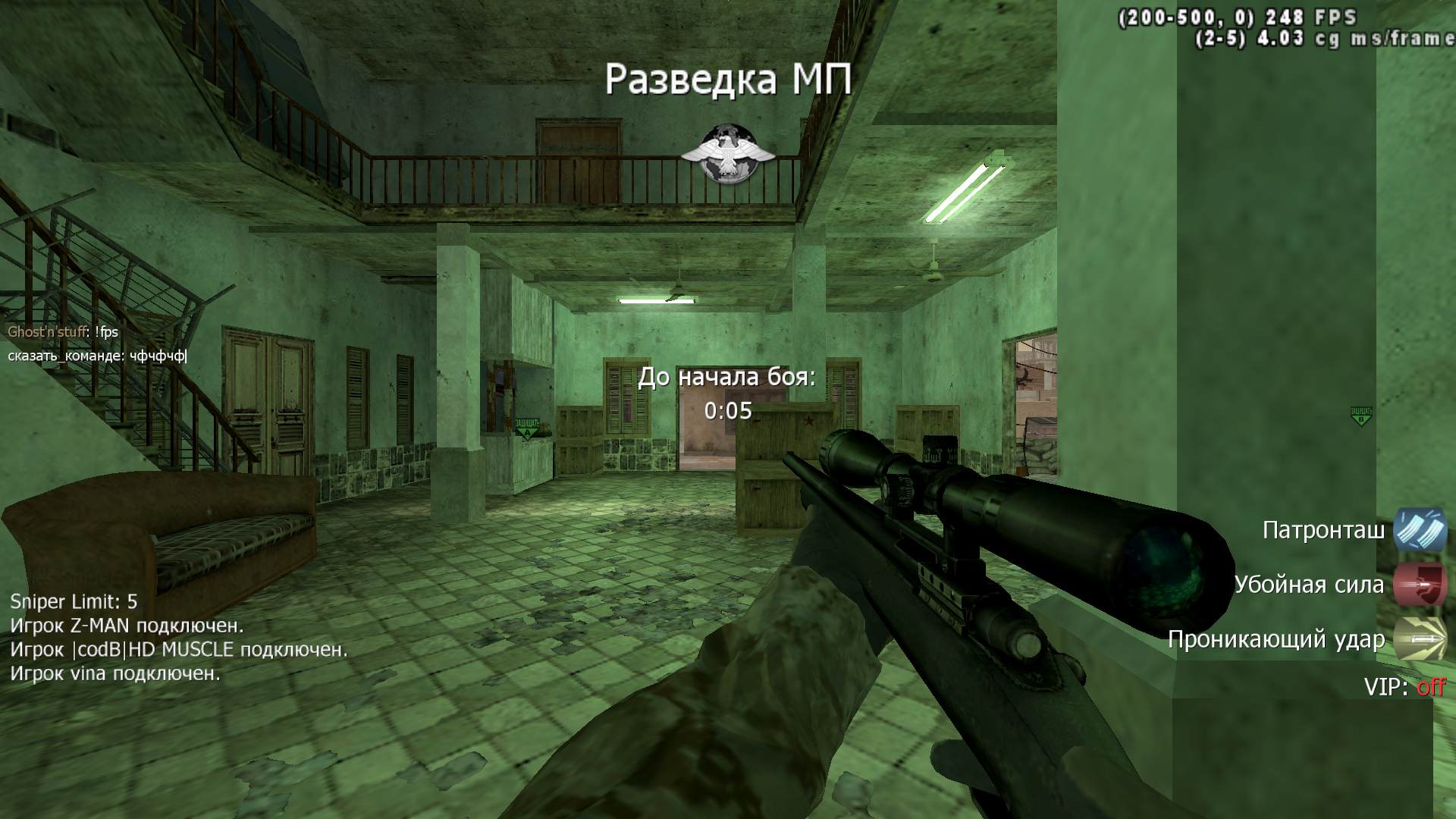
Task: Select the Убойная сила perk icon
Action: click(1420, 584)
